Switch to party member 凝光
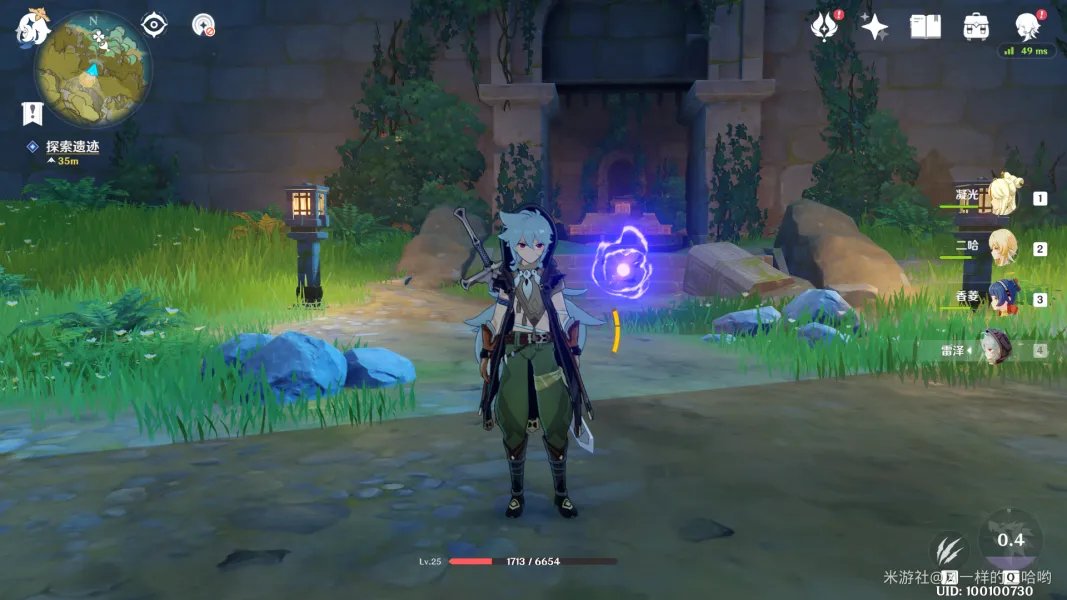The width and height of the screenshot is (1067, 600). [x=1002, y=197]
